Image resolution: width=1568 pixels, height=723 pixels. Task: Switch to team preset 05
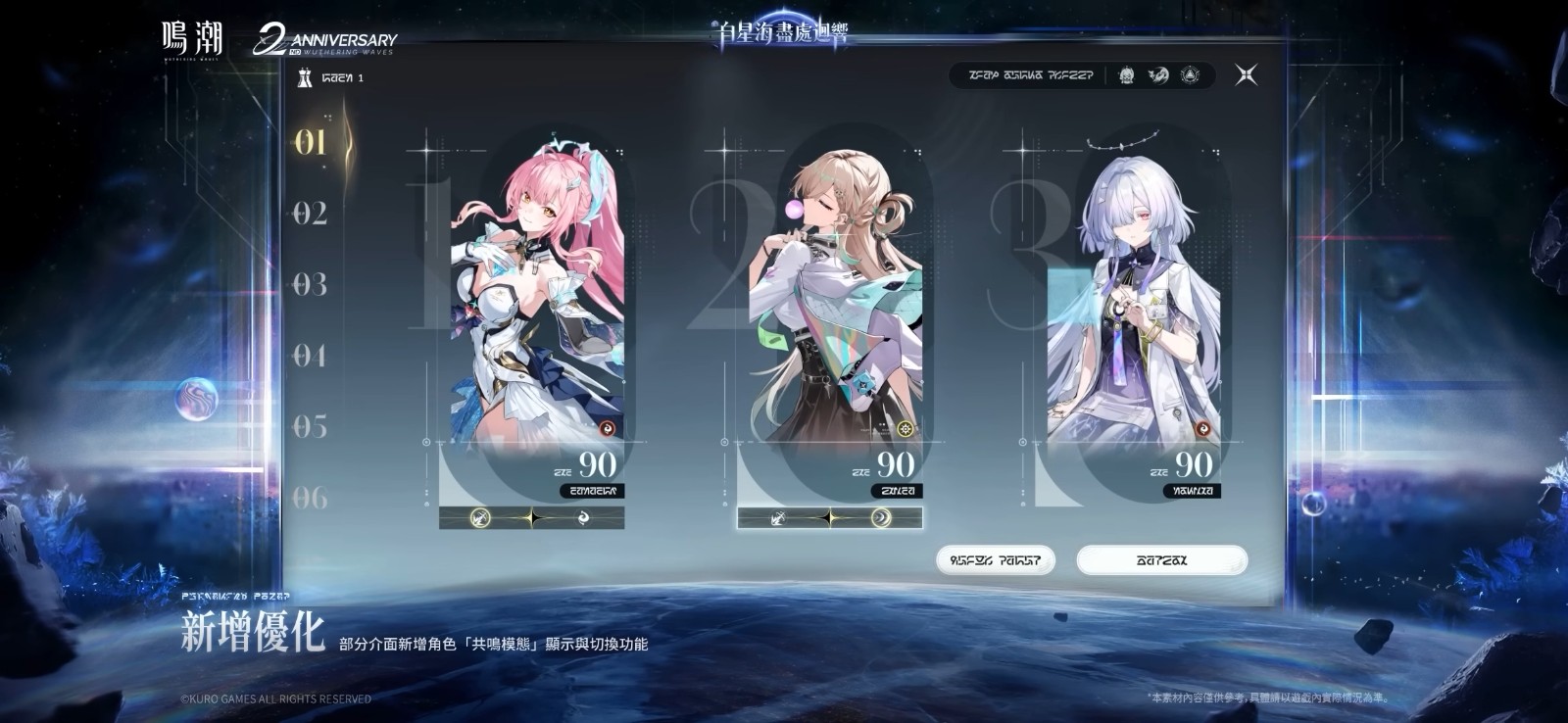tap(311, 427)
